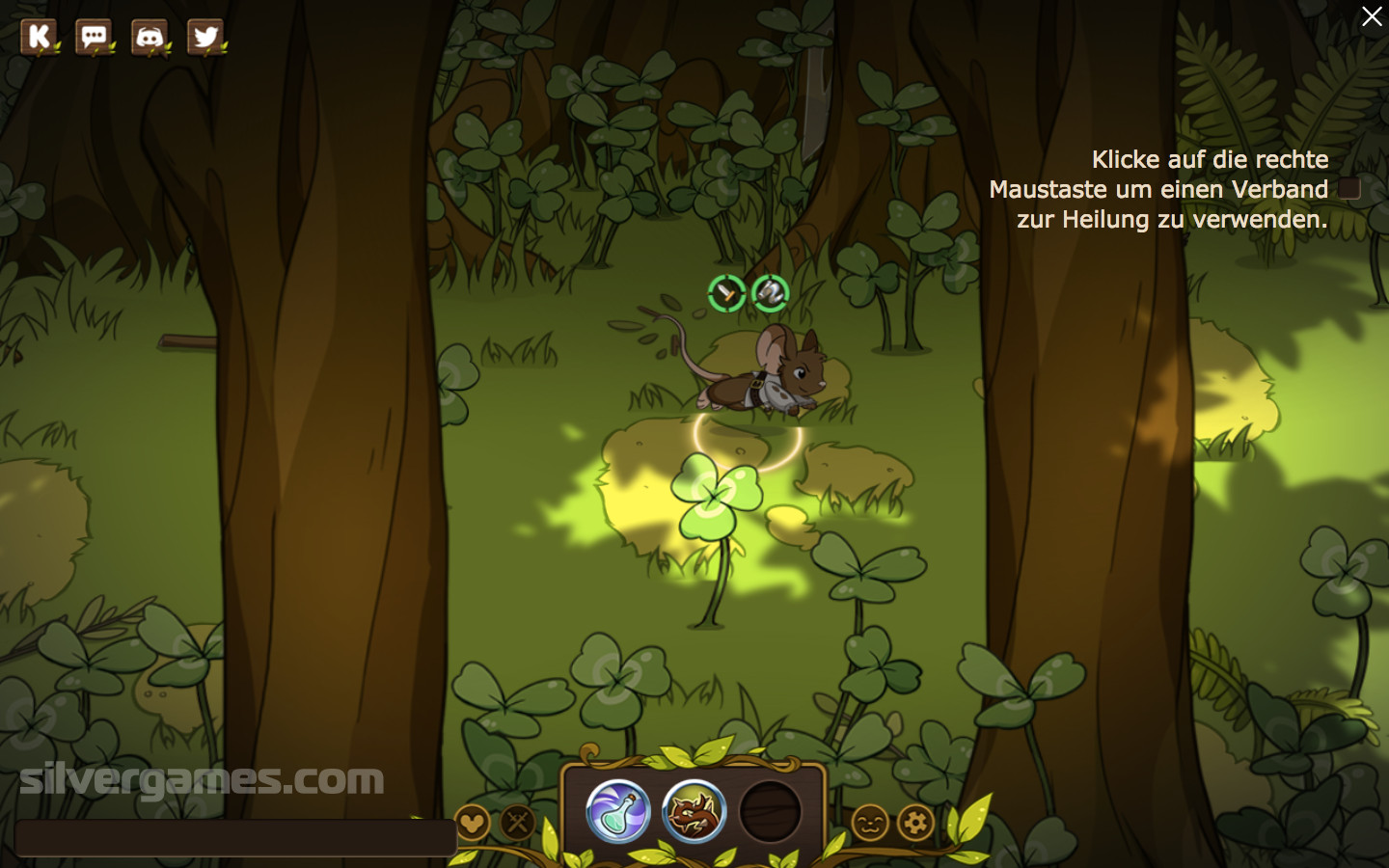This screenshot has width=1389, height=868.
Task: Open the chat speech-bubble button
Action: (x=95, y=38)
